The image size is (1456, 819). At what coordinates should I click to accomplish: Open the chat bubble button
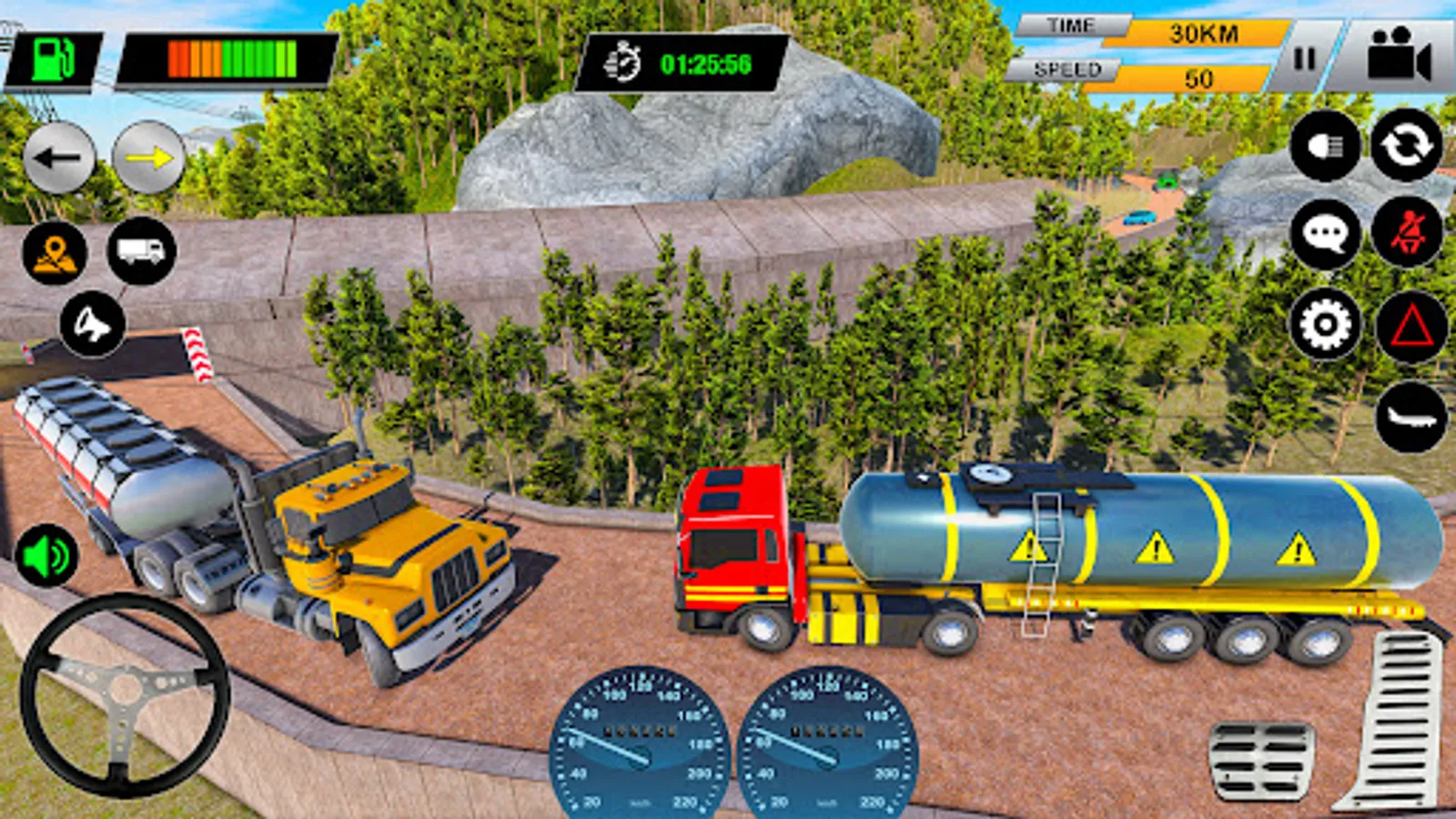1325,235
